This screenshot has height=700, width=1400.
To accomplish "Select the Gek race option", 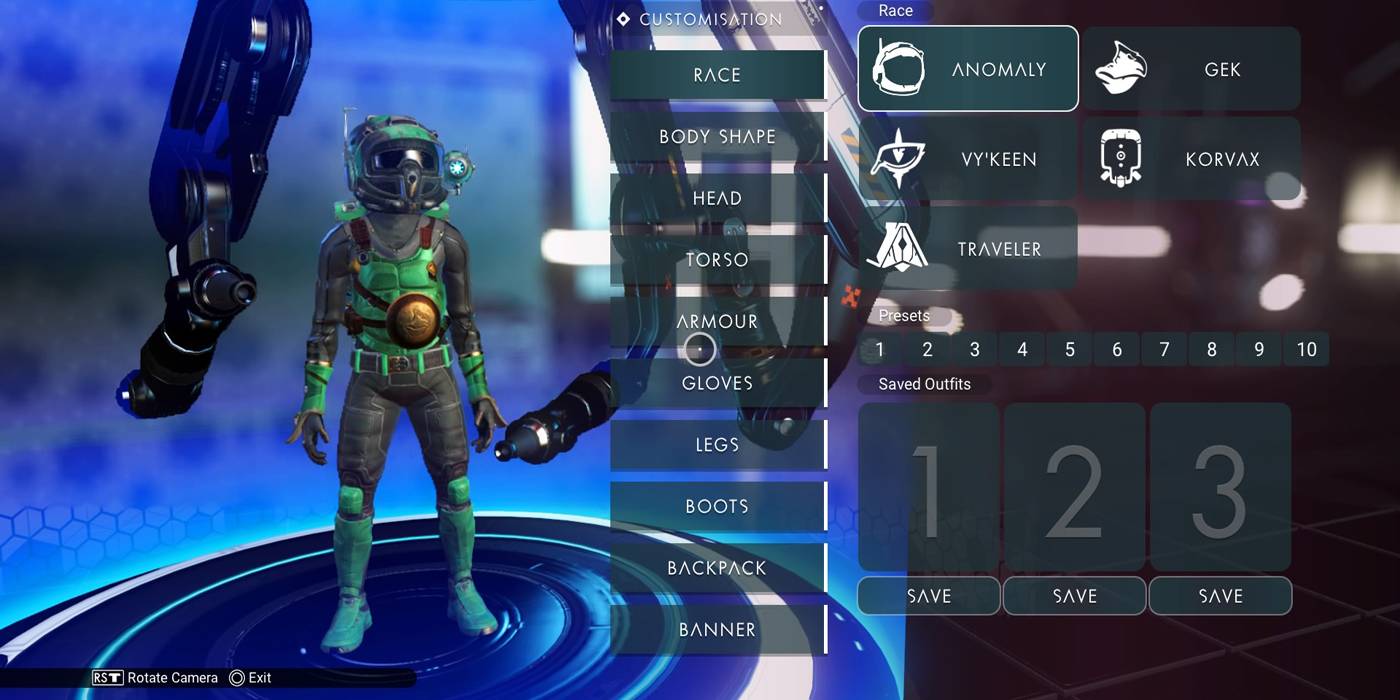I will [x=1191, y=69].
